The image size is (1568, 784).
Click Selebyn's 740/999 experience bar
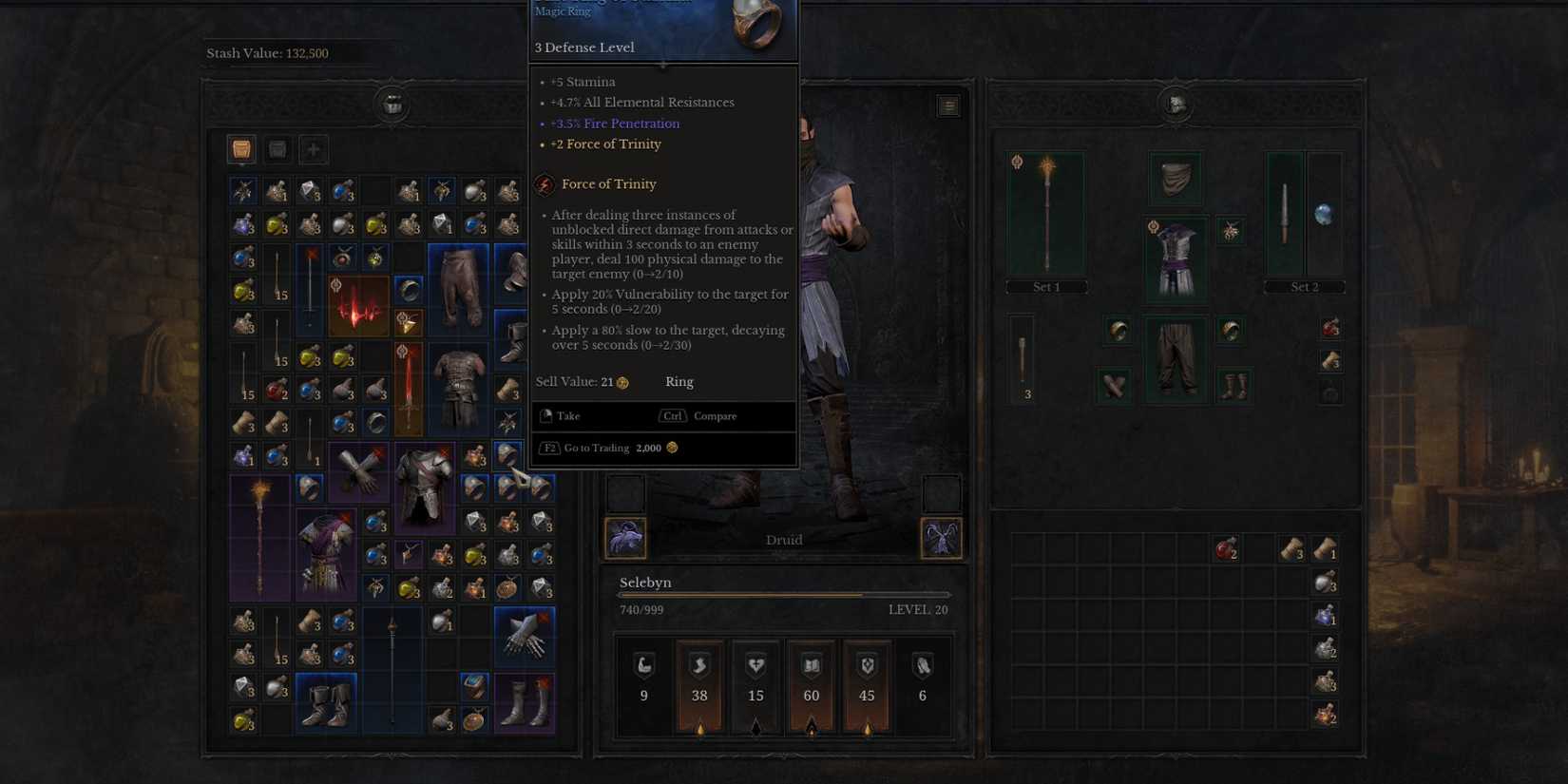tap(783, 594)
